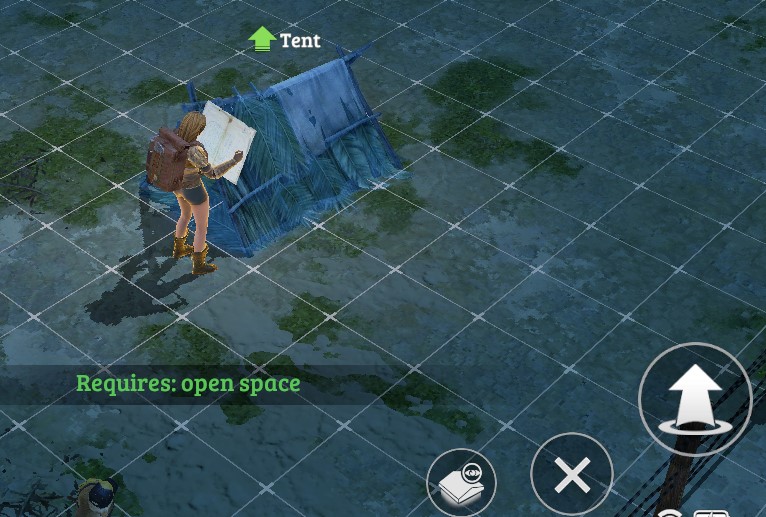Toggle the roof visibility eye icon
The image size is (766, 517).
tap(461, 483)
